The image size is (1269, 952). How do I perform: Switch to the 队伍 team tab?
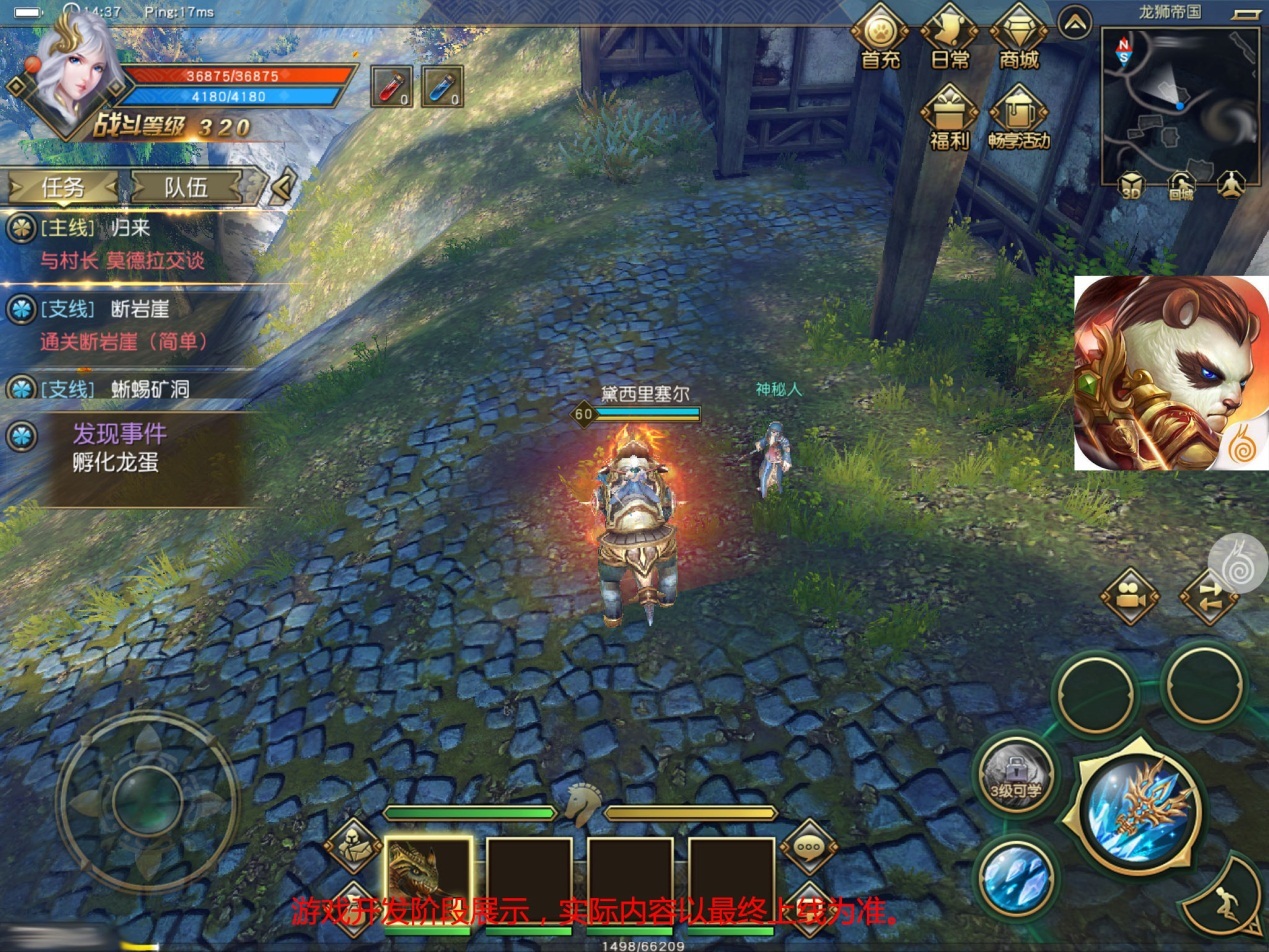pyautogui.click(x=186, y=186)
